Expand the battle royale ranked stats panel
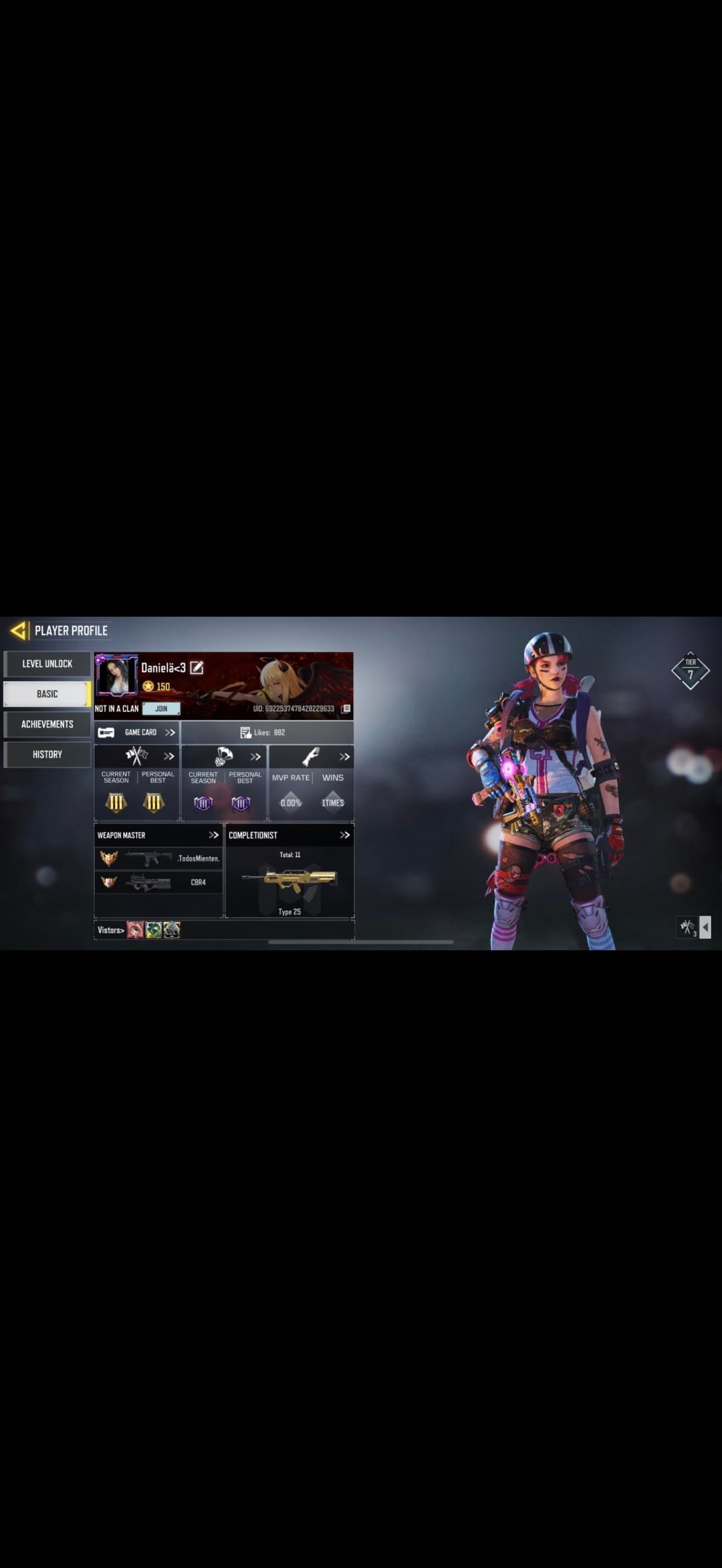The width and height of the screenshot is (722, 1568). coord(255,757)
